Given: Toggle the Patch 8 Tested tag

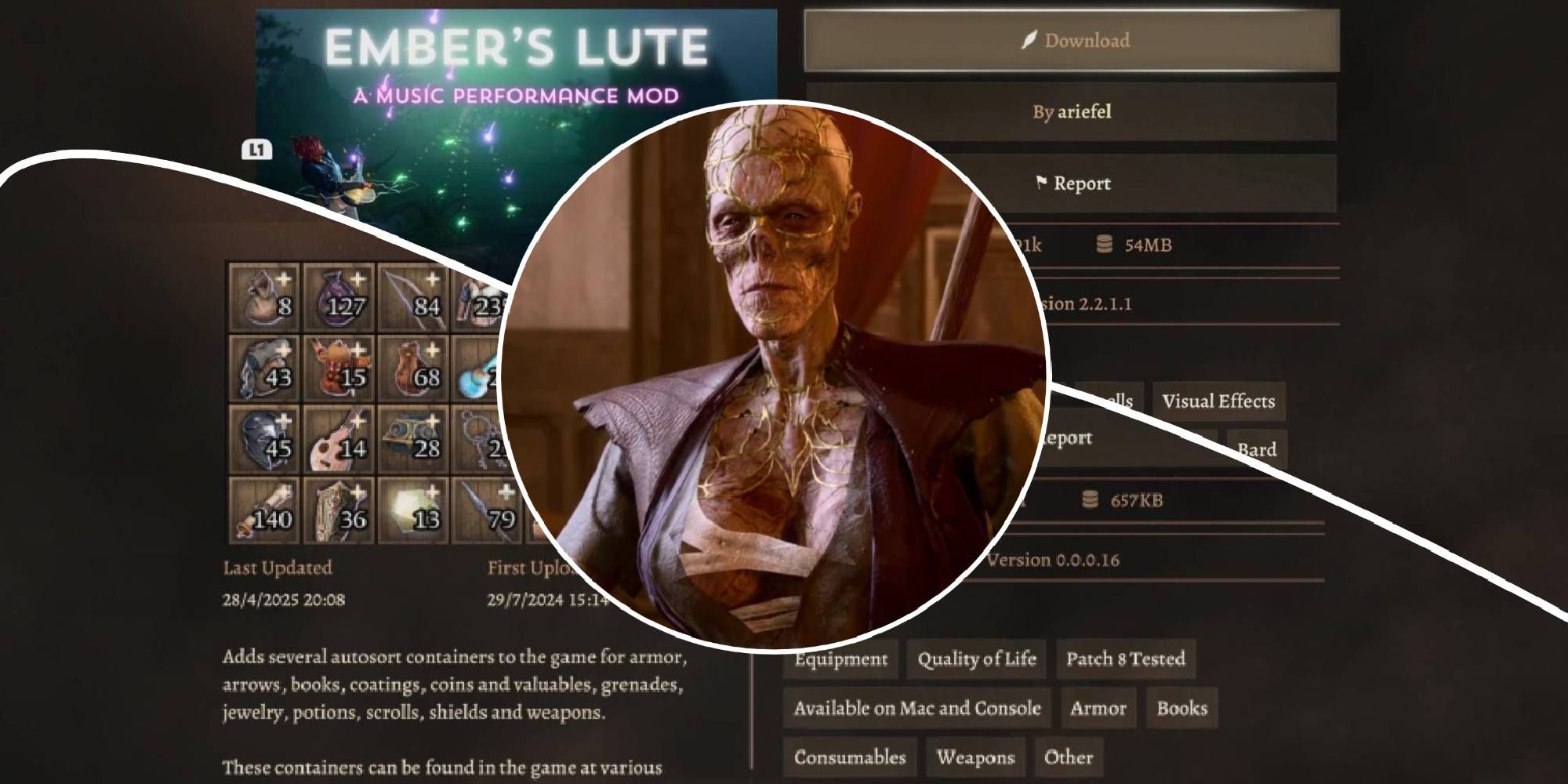Looking at the screenshot, I should click(1127, 659).
